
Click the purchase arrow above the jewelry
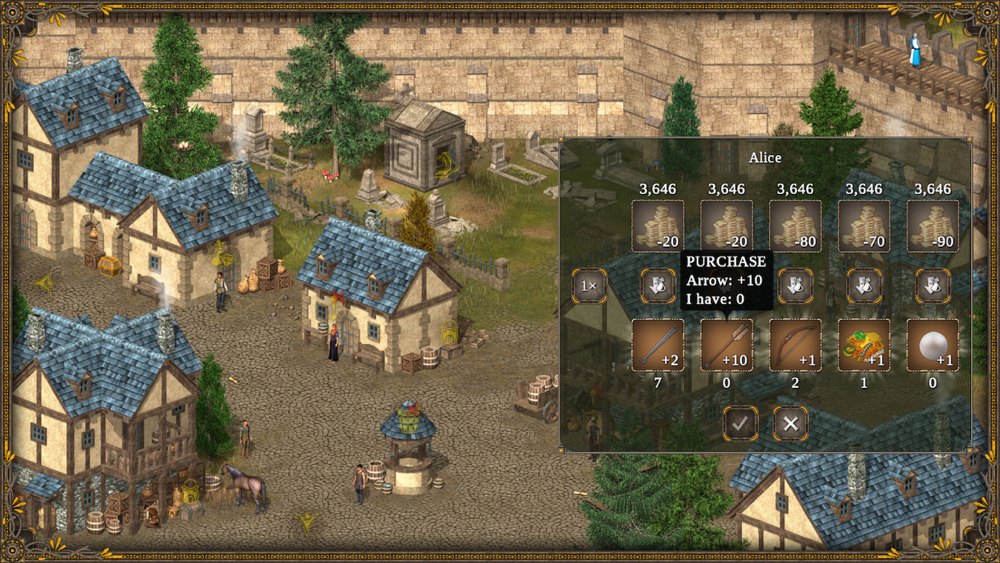(x=864, y=286)
